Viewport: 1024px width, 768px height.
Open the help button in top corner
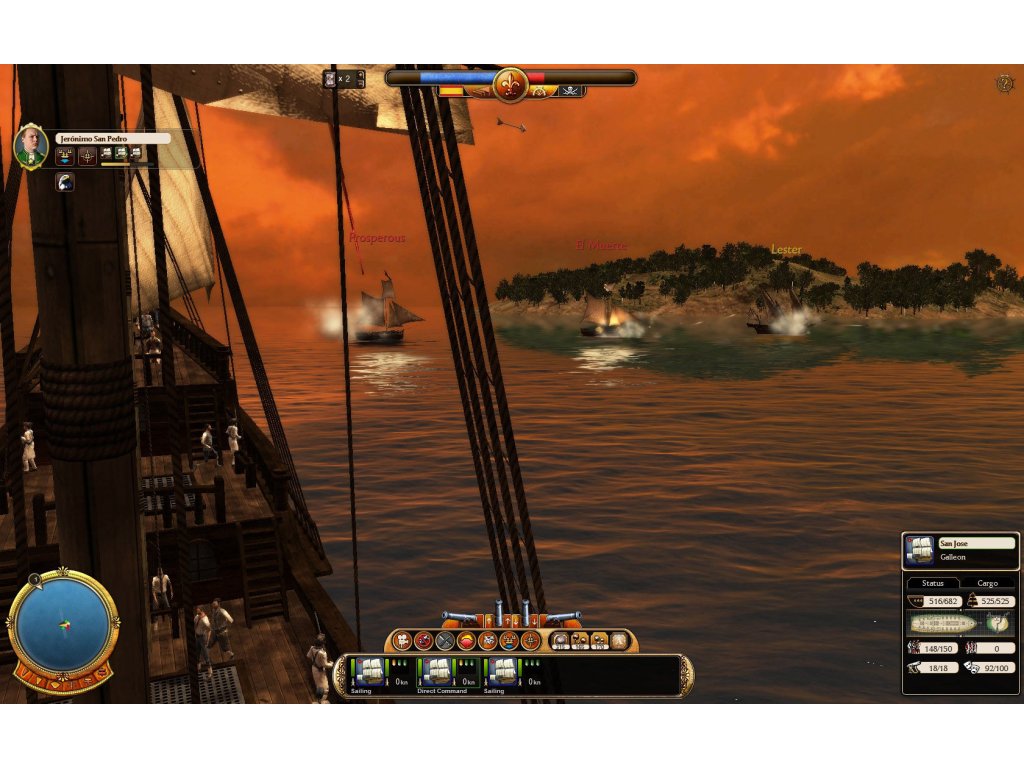click(x=1004, y=83)
